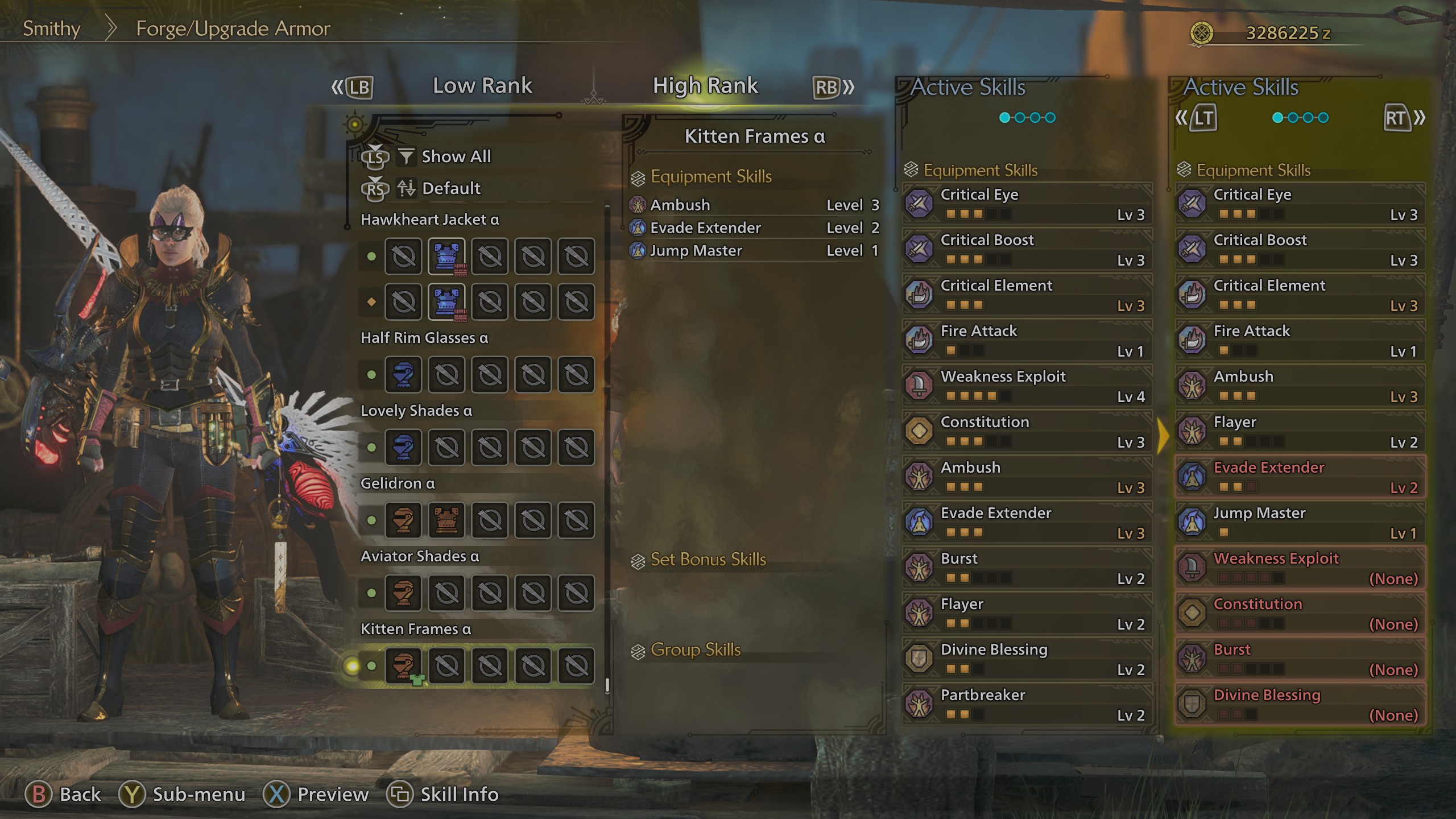Select the Half Rim Glasses α head armor icon
This screenshot has width=1456, height=819.
(x=404, y=375)
